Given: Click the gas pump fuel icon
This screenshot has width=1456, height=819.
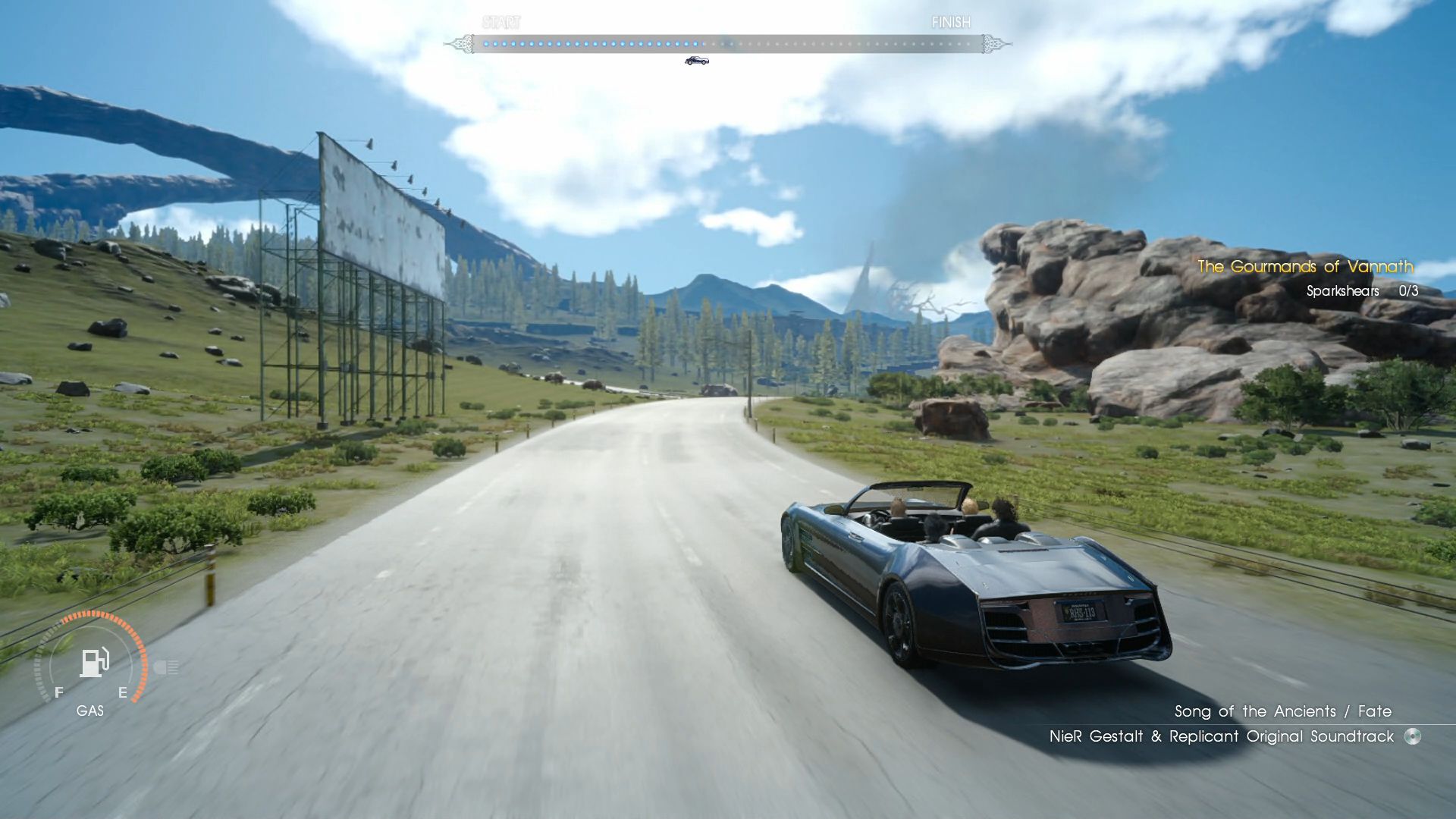Looking at the screenshot, I should (x=94, y=662).
